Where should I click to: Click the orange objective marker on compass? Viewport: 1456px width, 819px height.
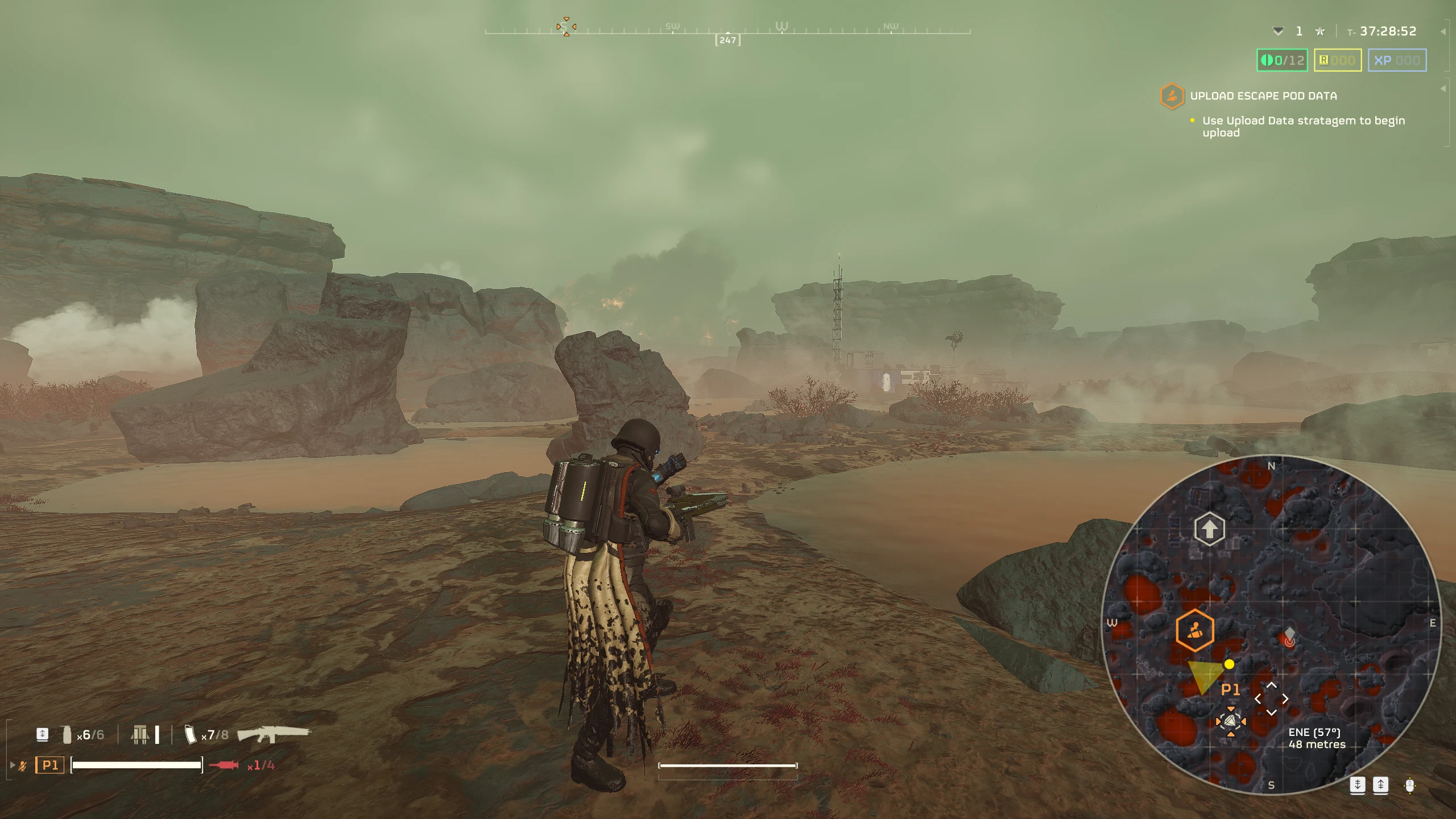pyautogui.click(x=566, y=27)
